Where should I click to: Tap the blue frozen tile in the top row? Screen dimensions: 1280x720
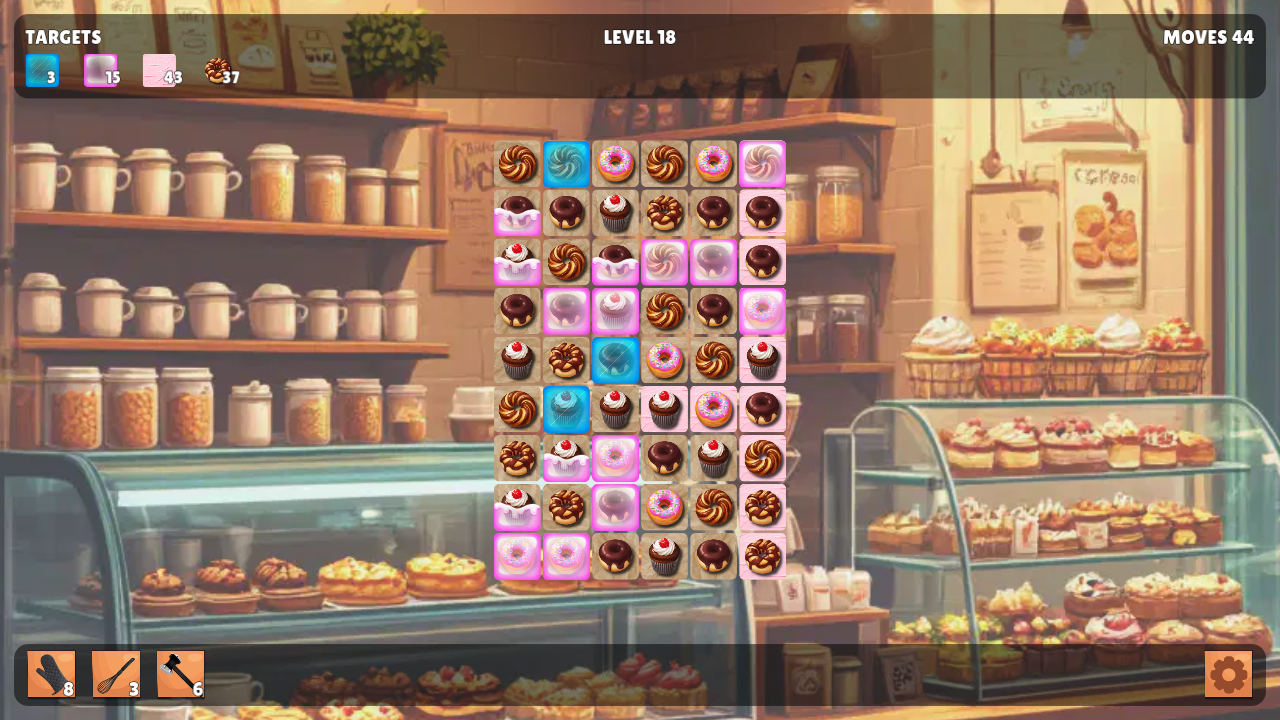tap(567, 164)
